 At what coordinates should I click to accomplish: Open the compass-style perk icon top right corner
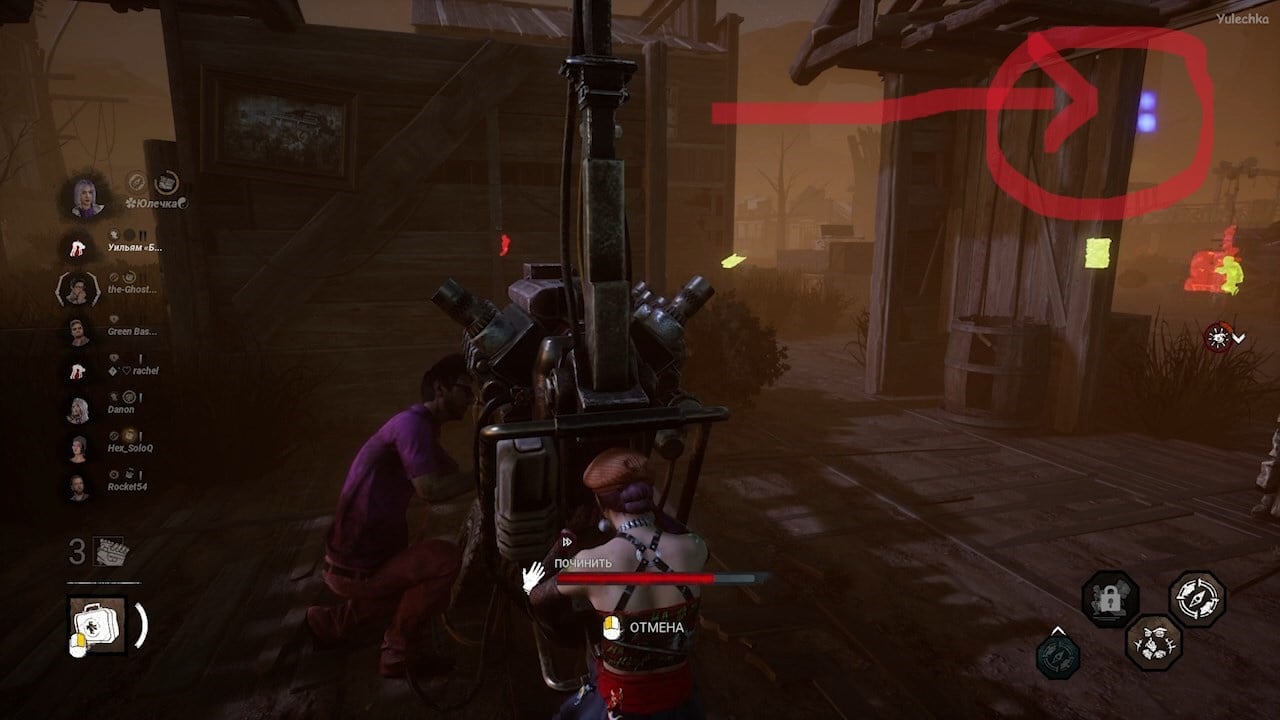click(1196, 598)
